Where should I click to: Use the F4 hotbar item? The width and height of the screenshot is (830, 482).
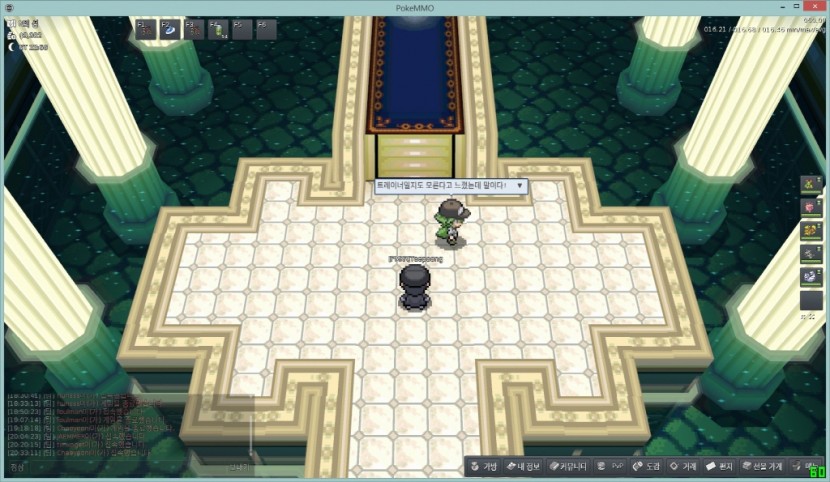pyautogui.click(x=218, y=30)
